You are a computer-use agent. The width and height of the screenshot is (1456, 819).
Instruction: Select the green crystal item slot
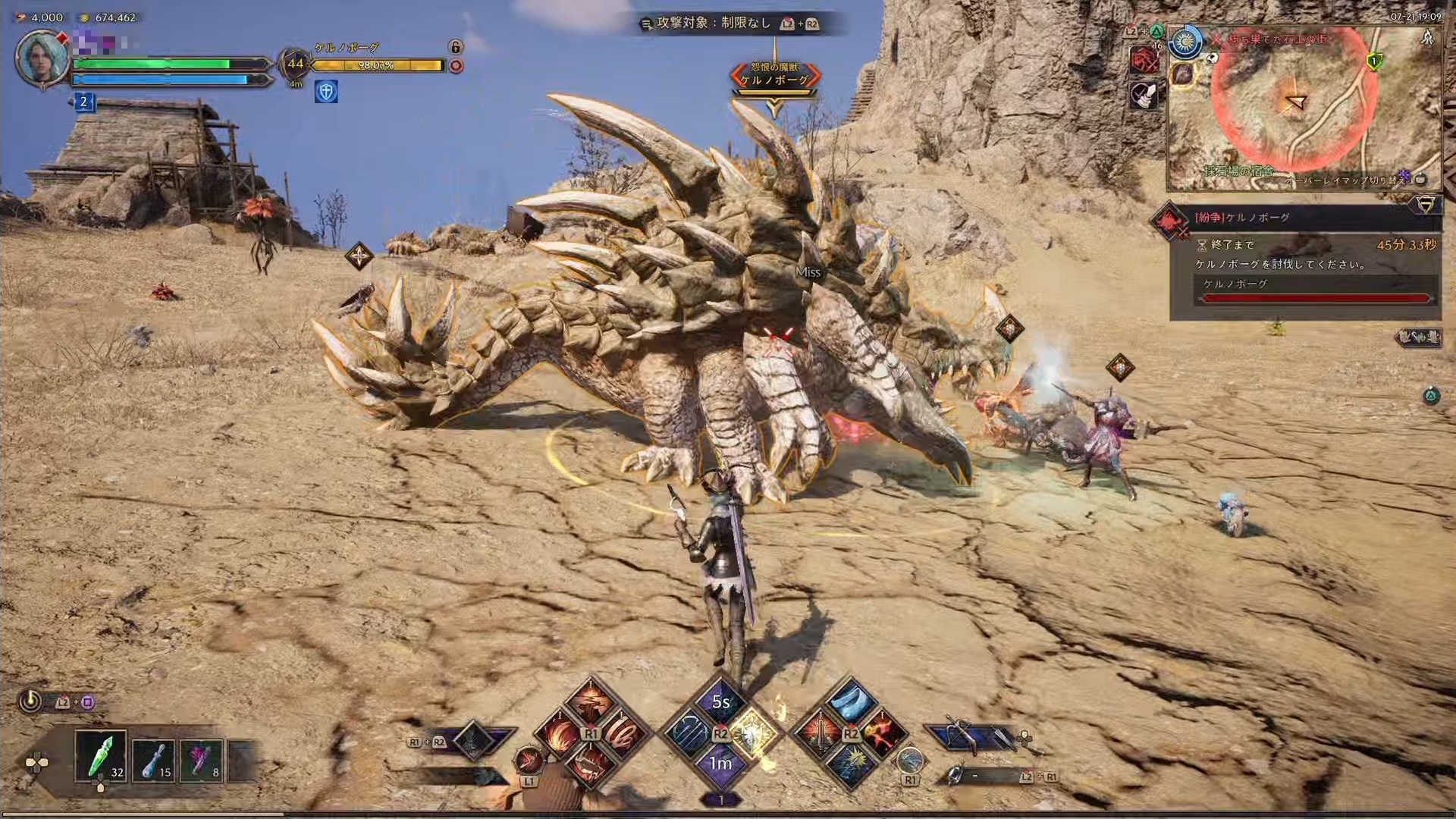coord(101,757)
